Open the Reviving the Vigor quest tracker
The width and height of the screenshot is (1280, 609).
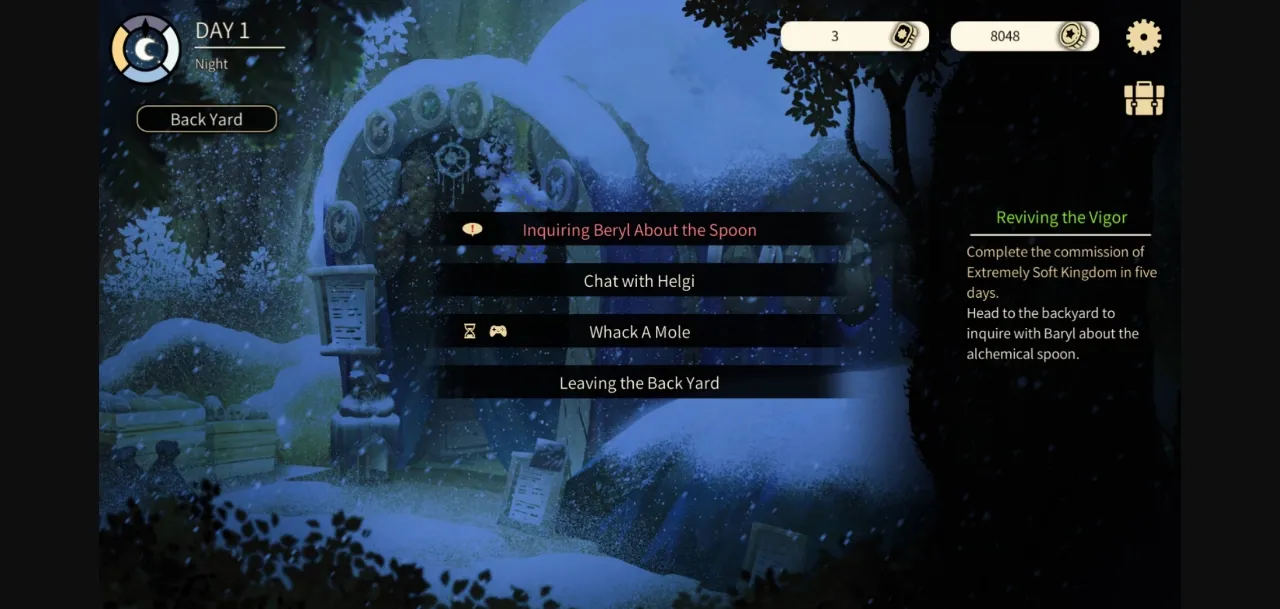click(1061, 218)
